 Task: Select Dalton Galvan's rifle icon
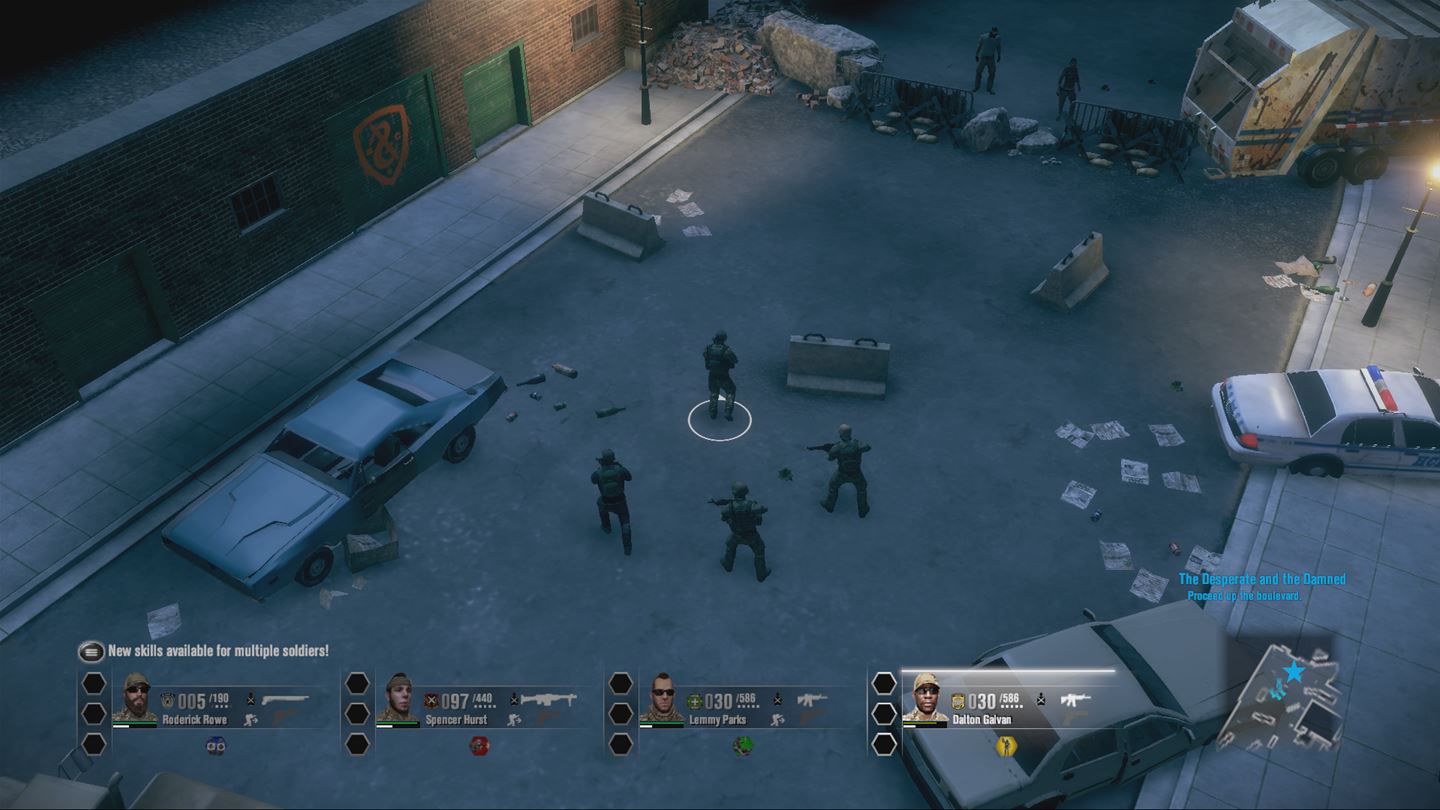click(x=1076, y=700)
